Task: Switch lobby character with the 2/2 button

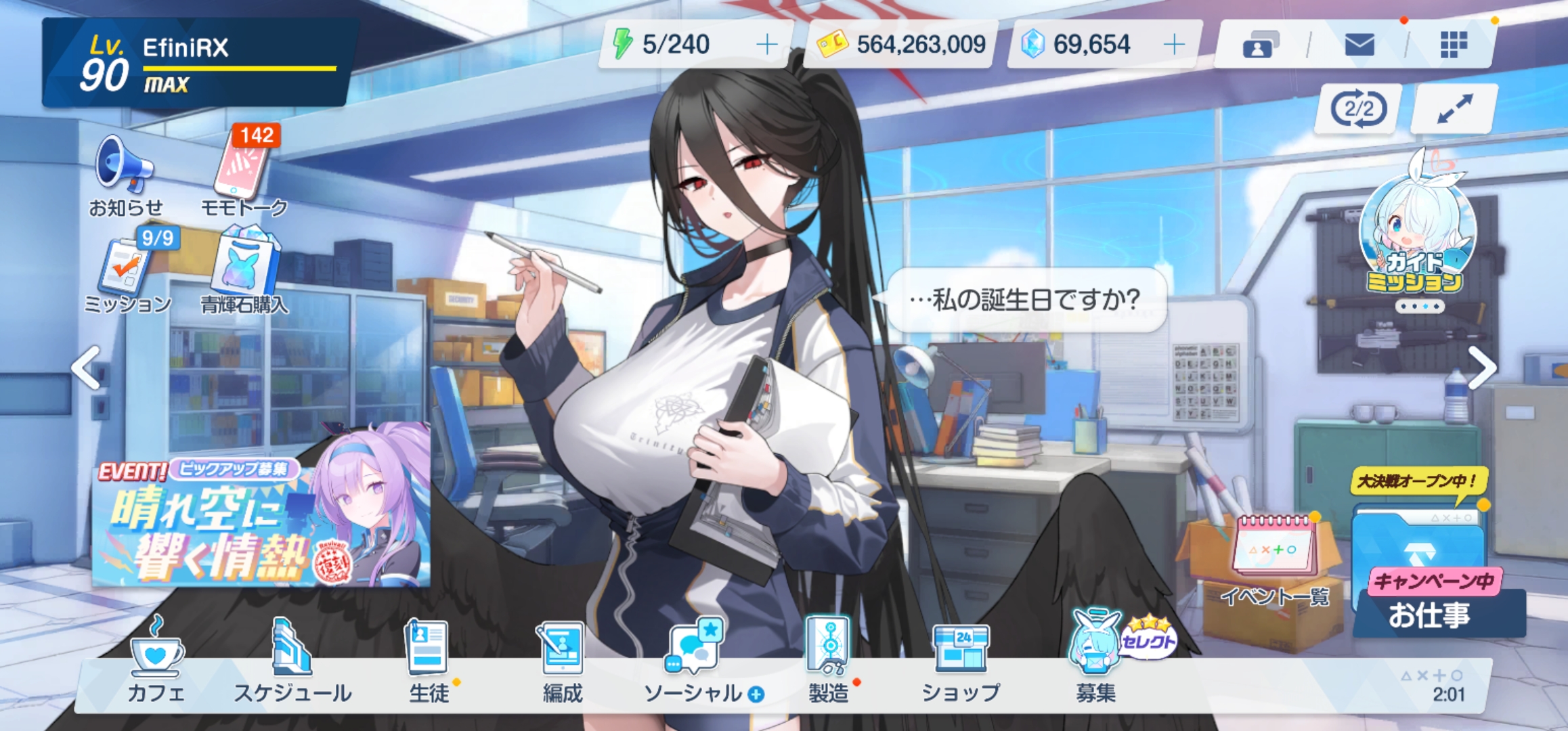Action: point(1357,108)
